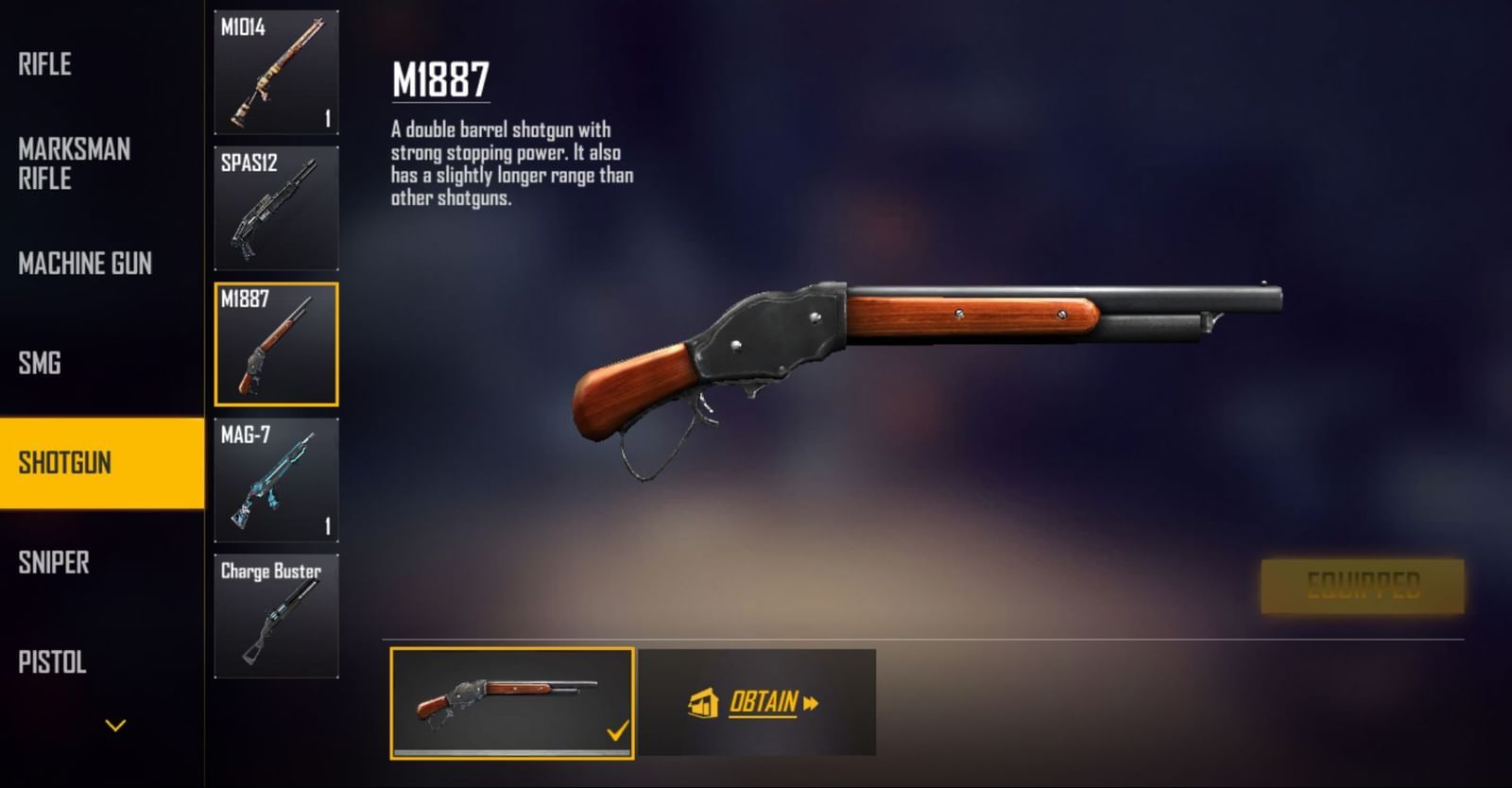Switch to the Rifle category
This screenshot has width=1512, height=788.
43,64
